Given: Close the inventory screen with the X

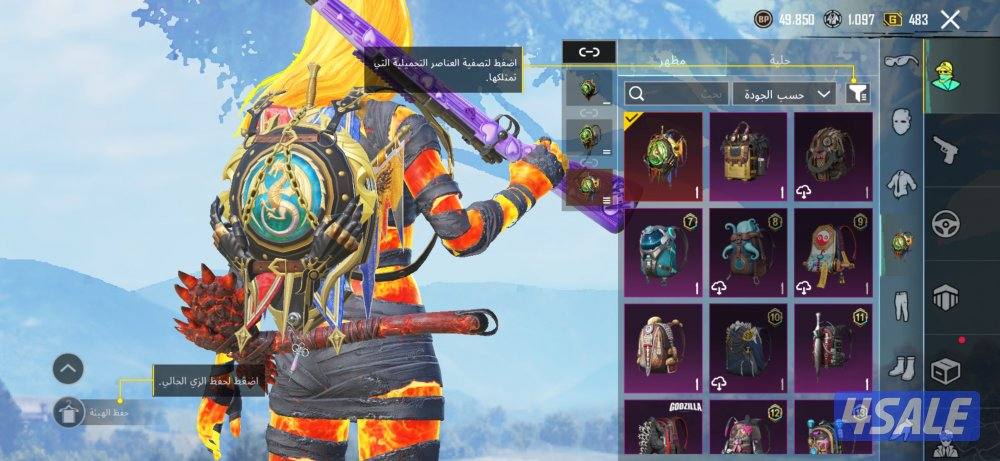Looking at the screenshot, I should [950, 19].
